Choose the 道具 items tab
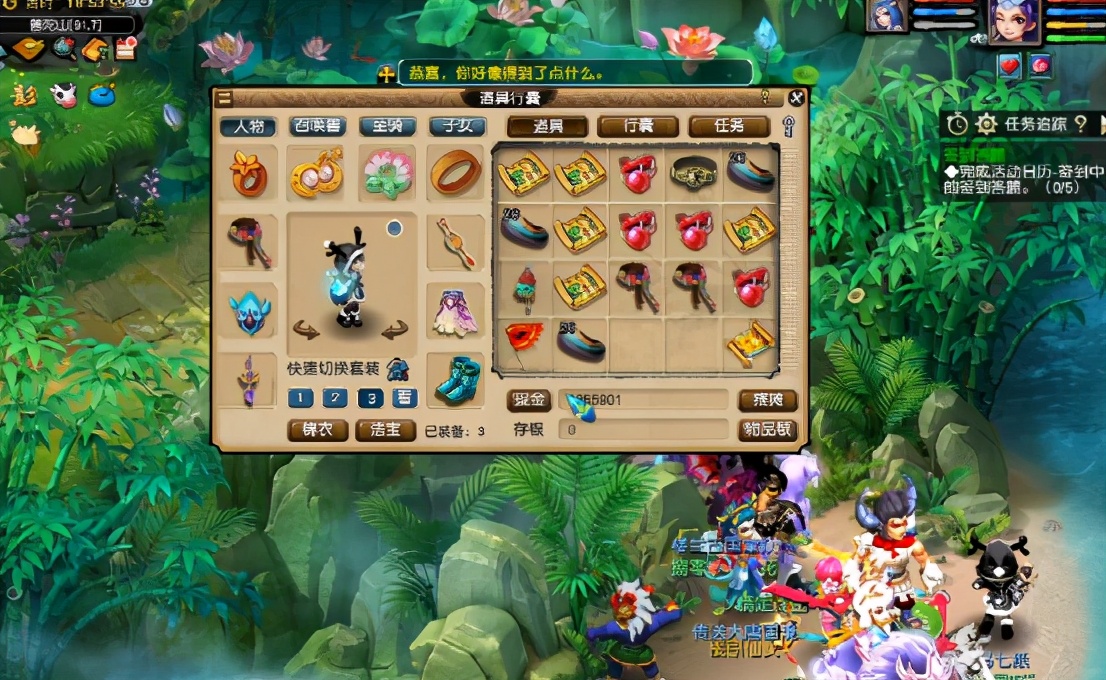 point(546,127)
